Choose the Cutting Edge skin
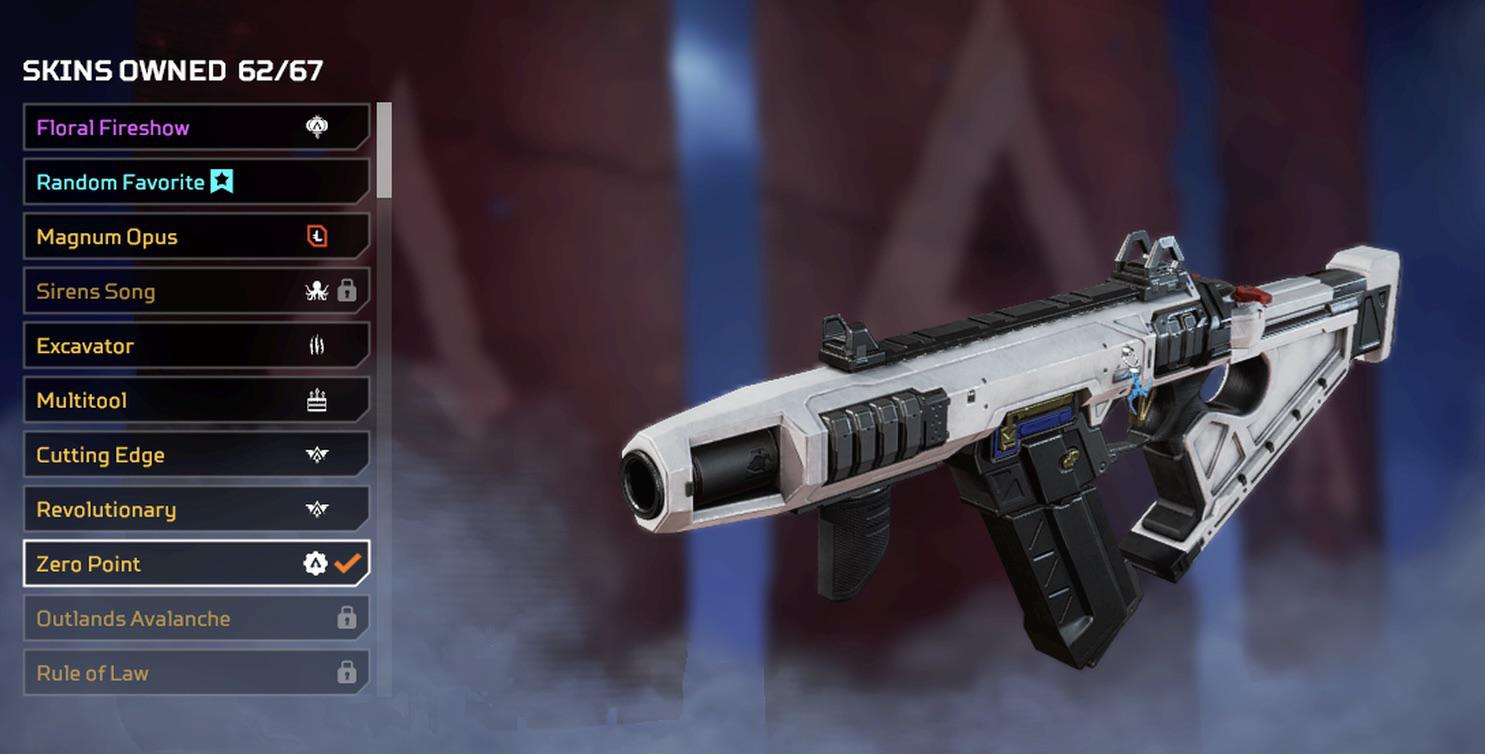1485x754 pixels. [x=150, y=455]
